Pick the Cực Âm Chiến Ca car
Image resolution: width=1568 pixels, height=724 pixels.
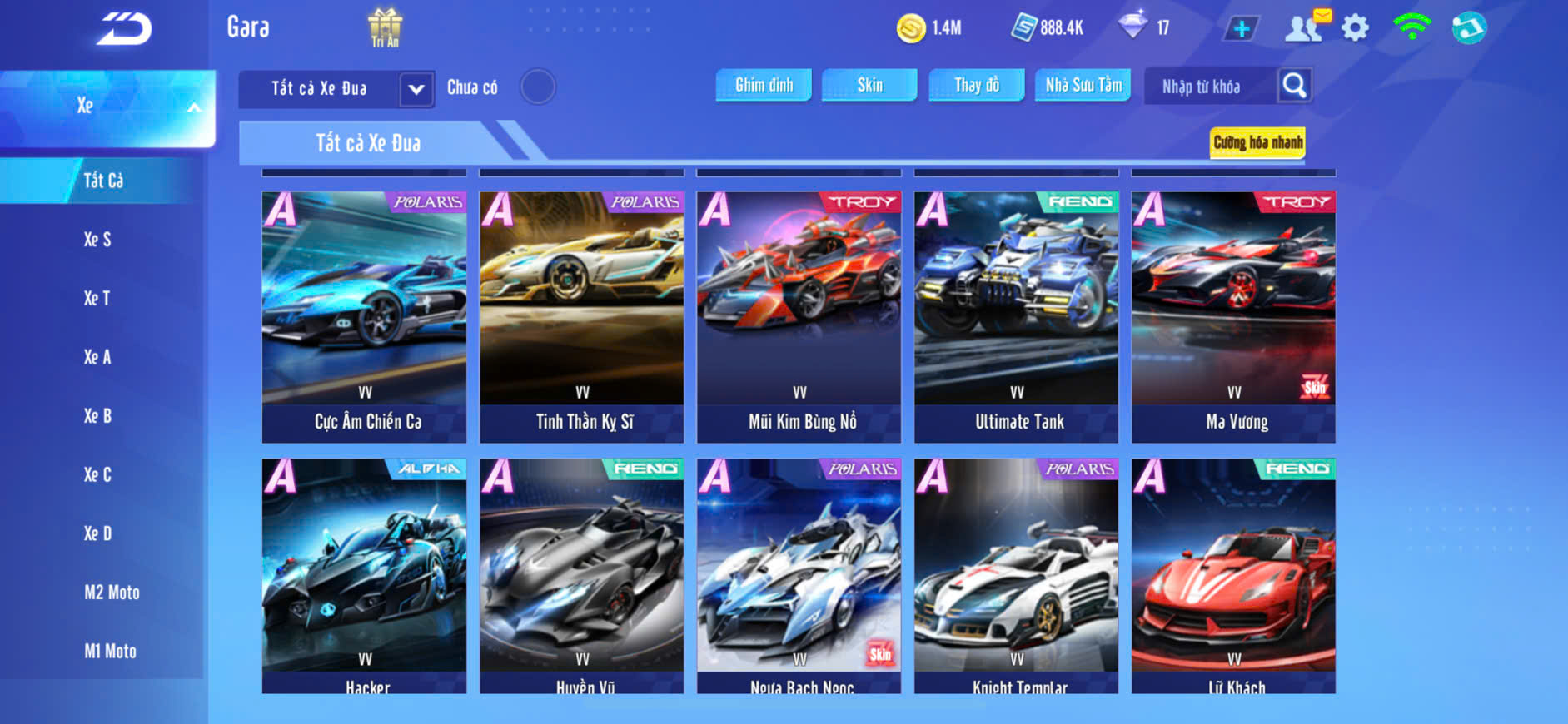pos(364,316)
